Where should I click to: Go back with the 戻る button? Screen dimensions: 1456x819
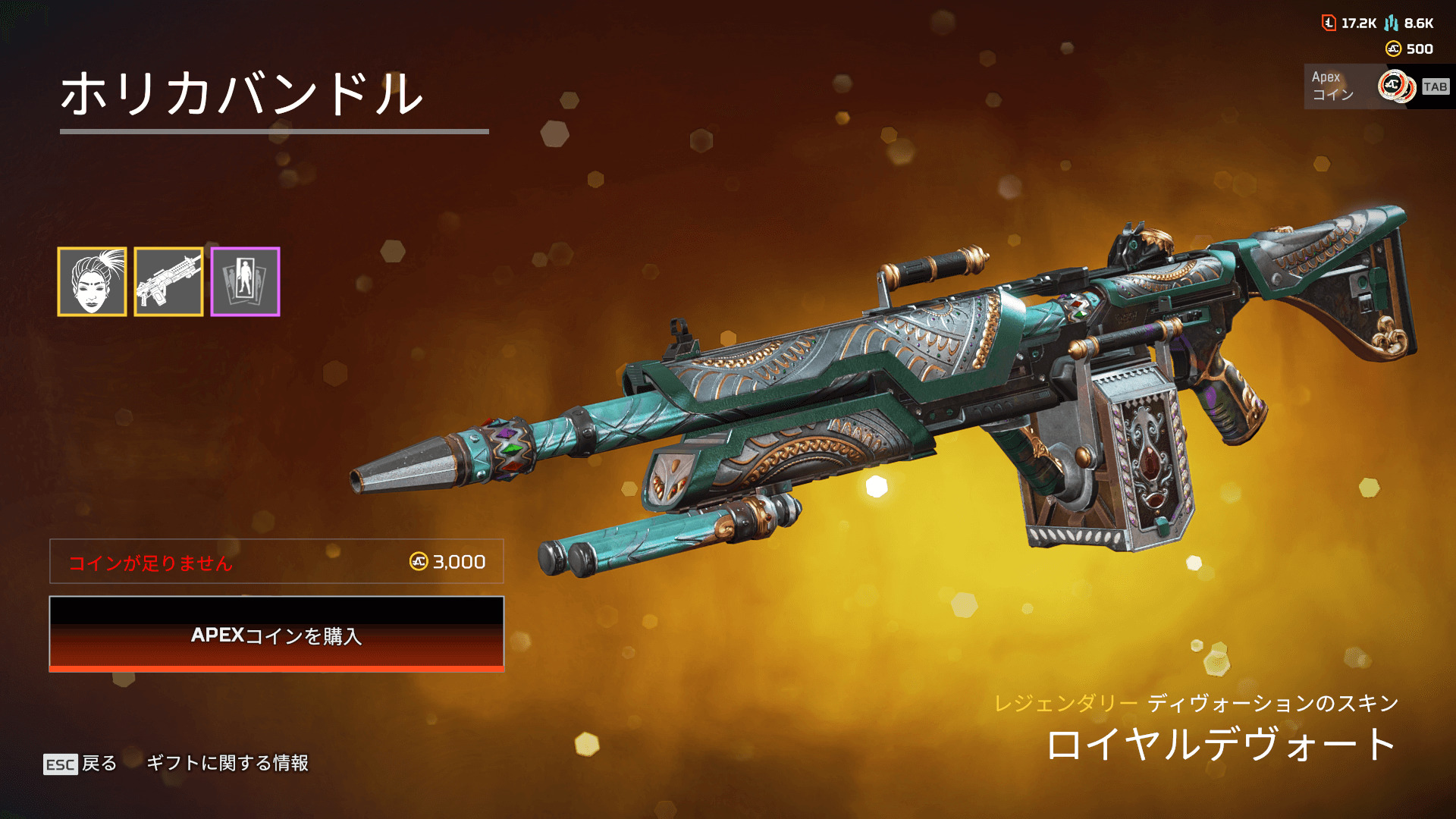tap(80, 764)
